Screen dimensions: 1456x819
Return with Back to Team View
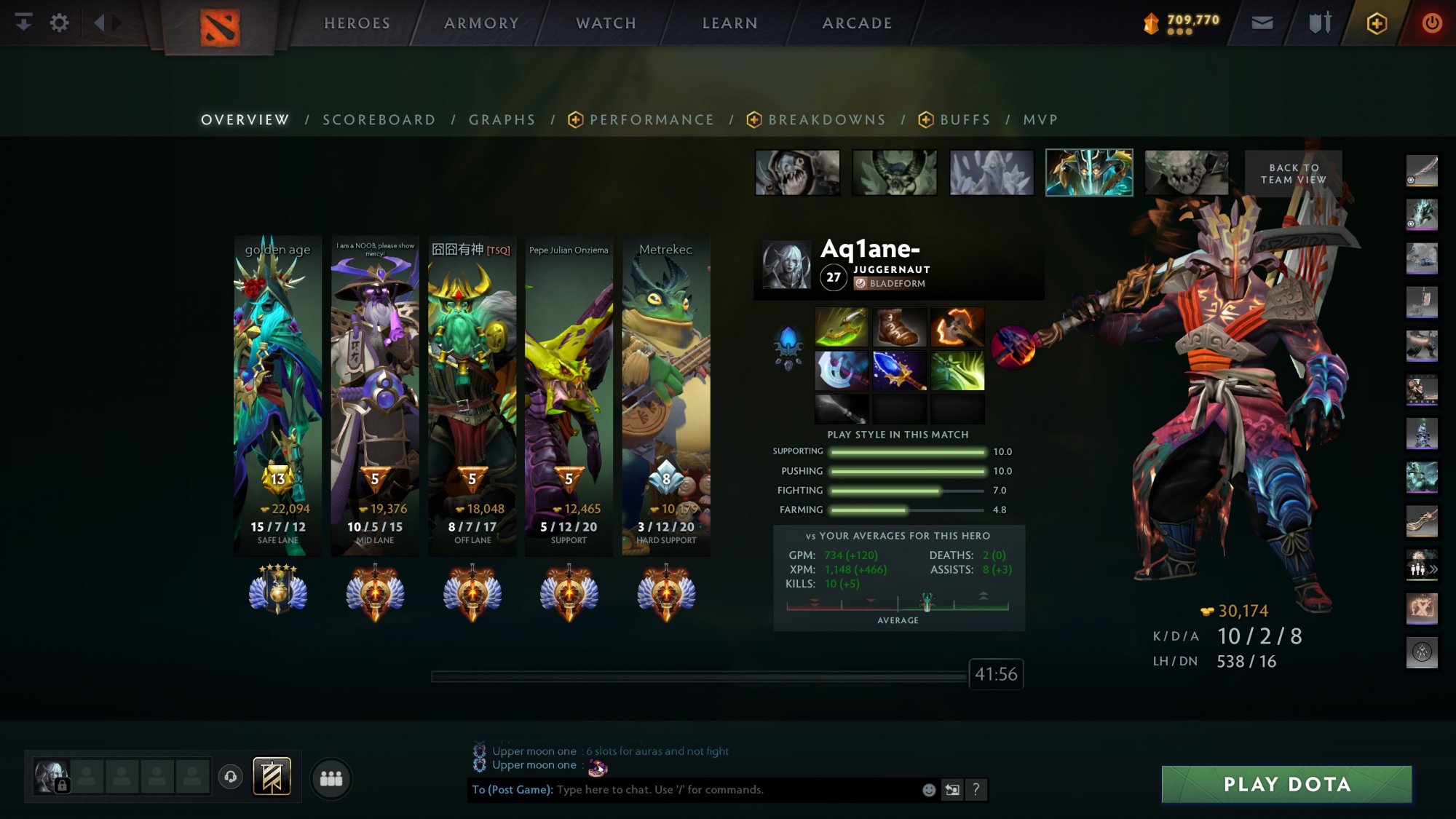(1293, 173)
